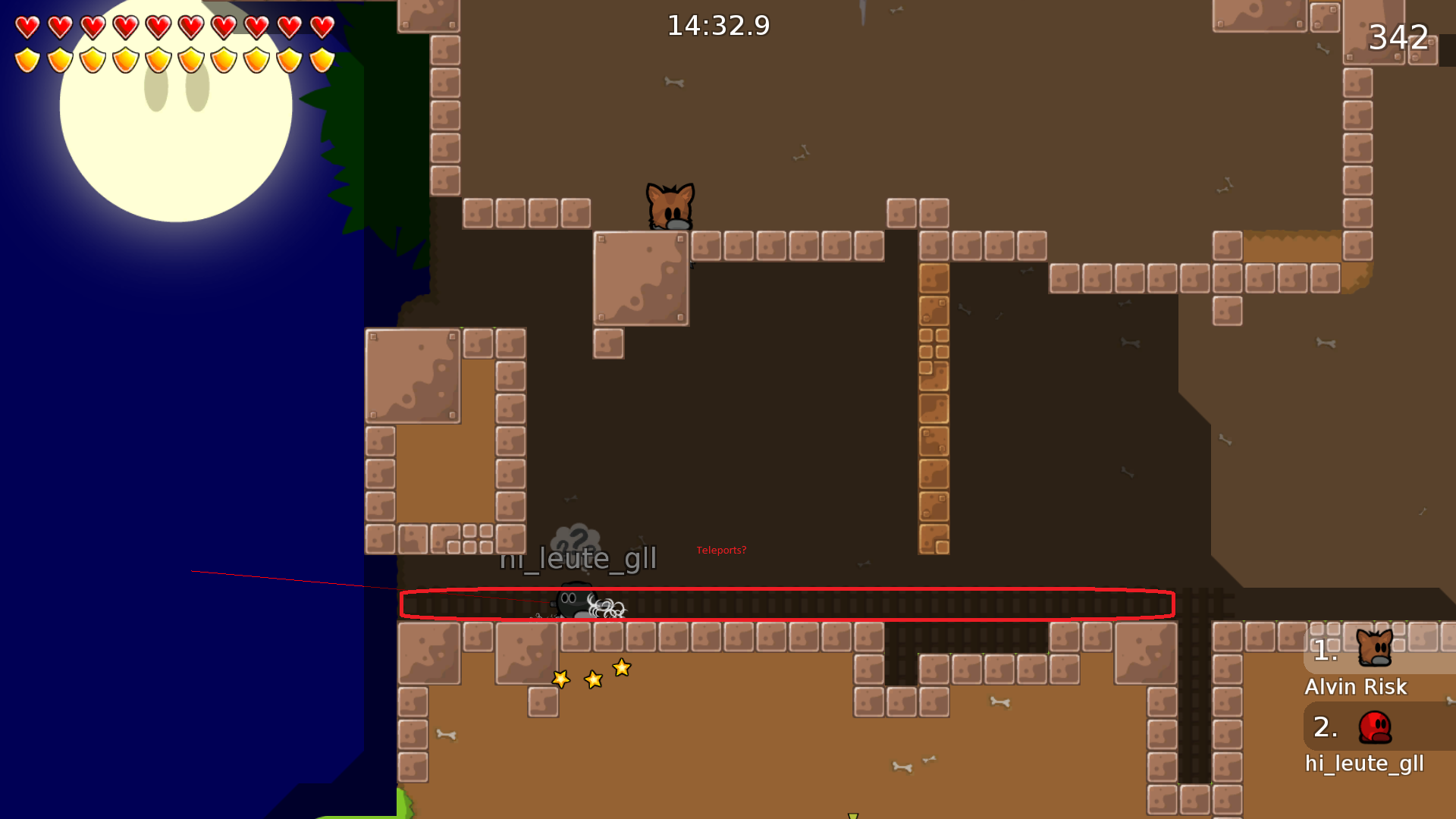This screenshot has height=819, width=1456.
Task: Click the fox character standing on the platform
Action: tap(670, 206)
